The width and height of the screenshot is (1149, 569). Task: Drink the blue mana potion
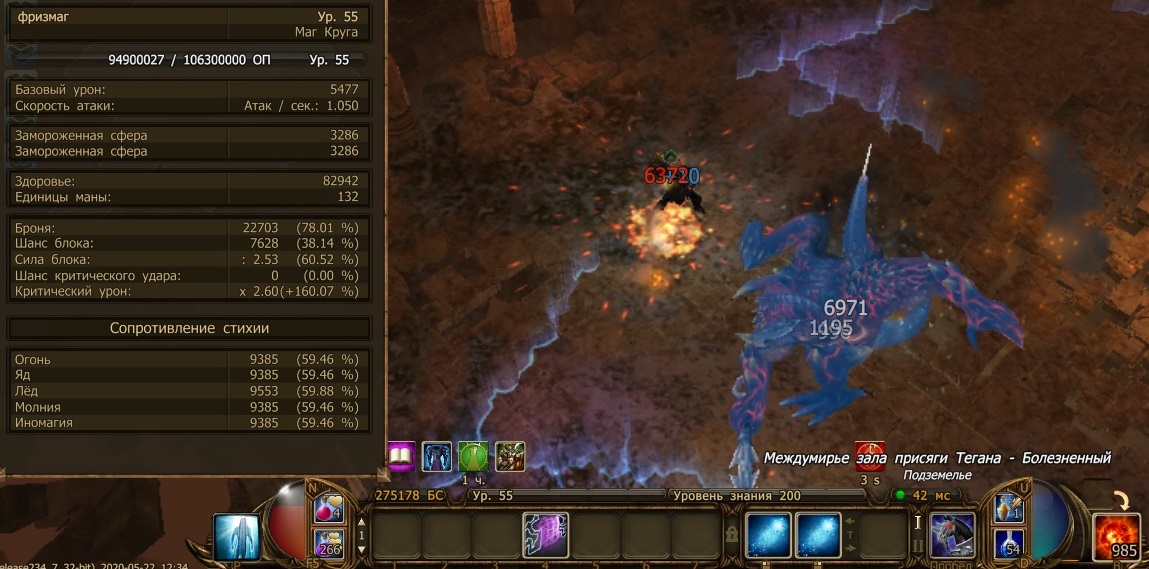pos(1007,543)
